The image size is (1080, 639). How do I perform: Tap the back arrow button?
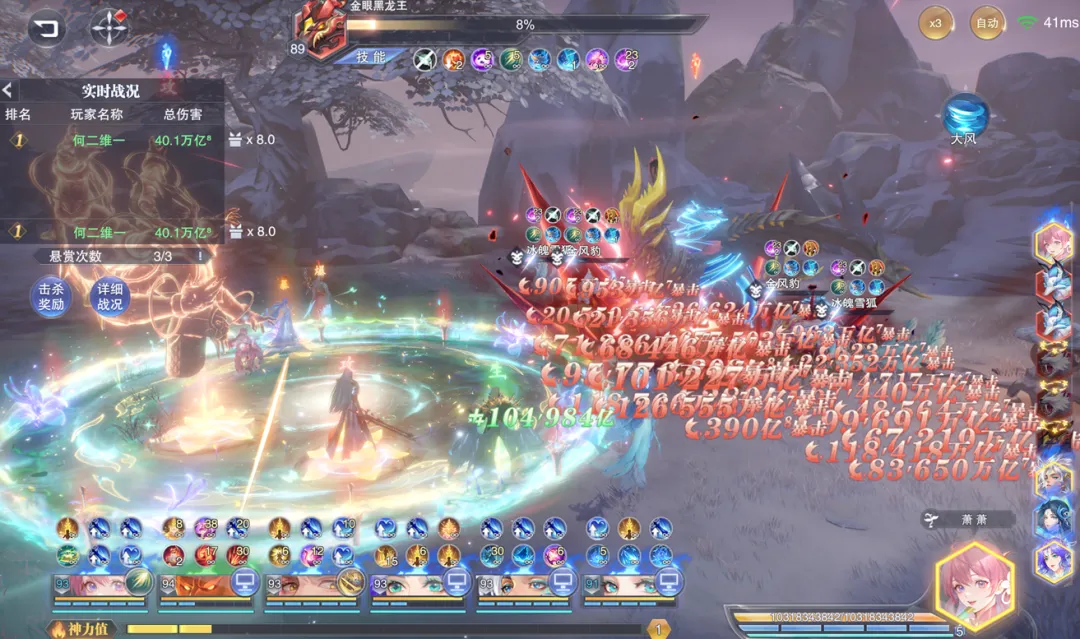(x=46, y=28)
